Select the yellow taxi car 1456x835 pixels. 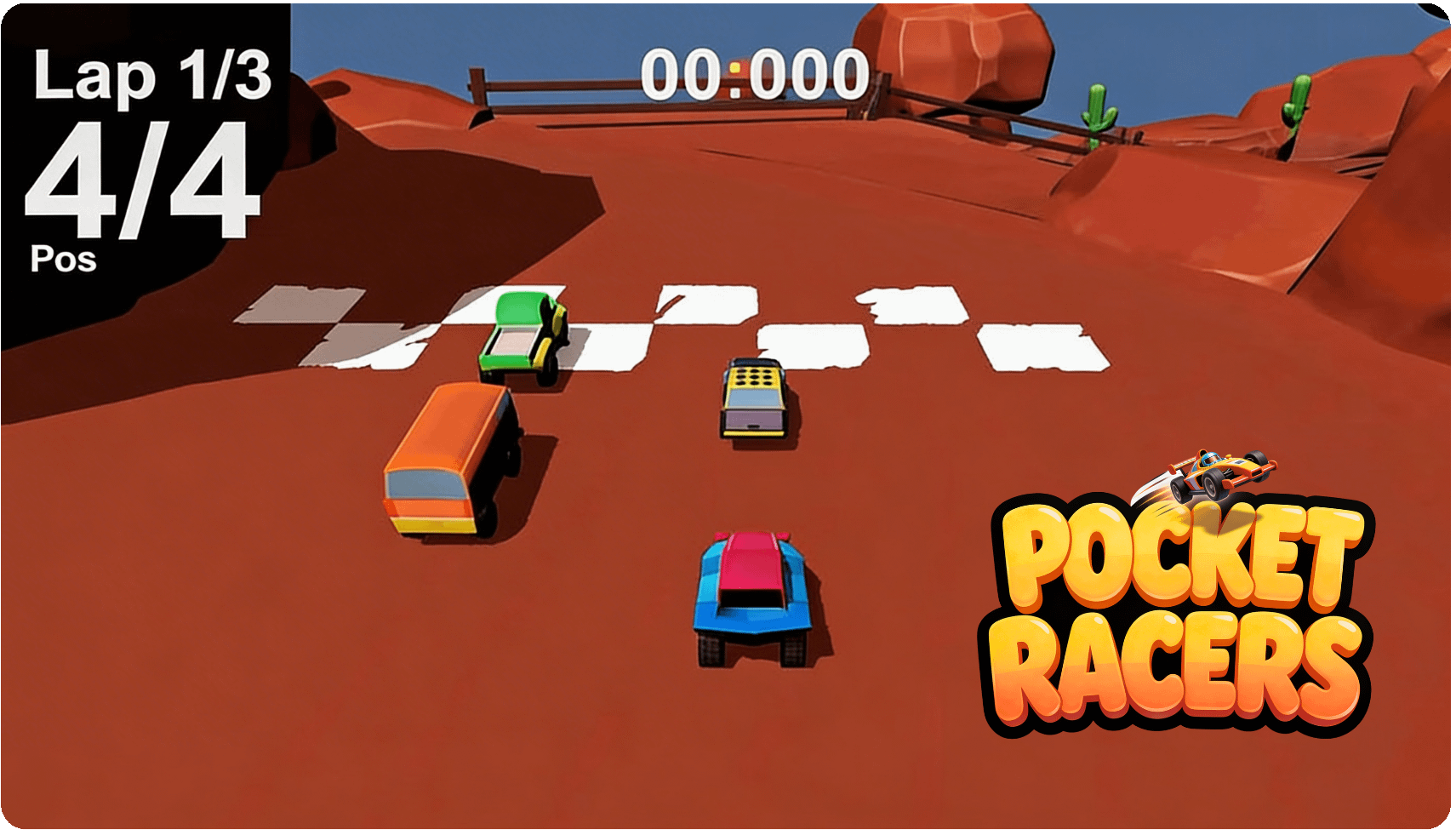point(752,396)
